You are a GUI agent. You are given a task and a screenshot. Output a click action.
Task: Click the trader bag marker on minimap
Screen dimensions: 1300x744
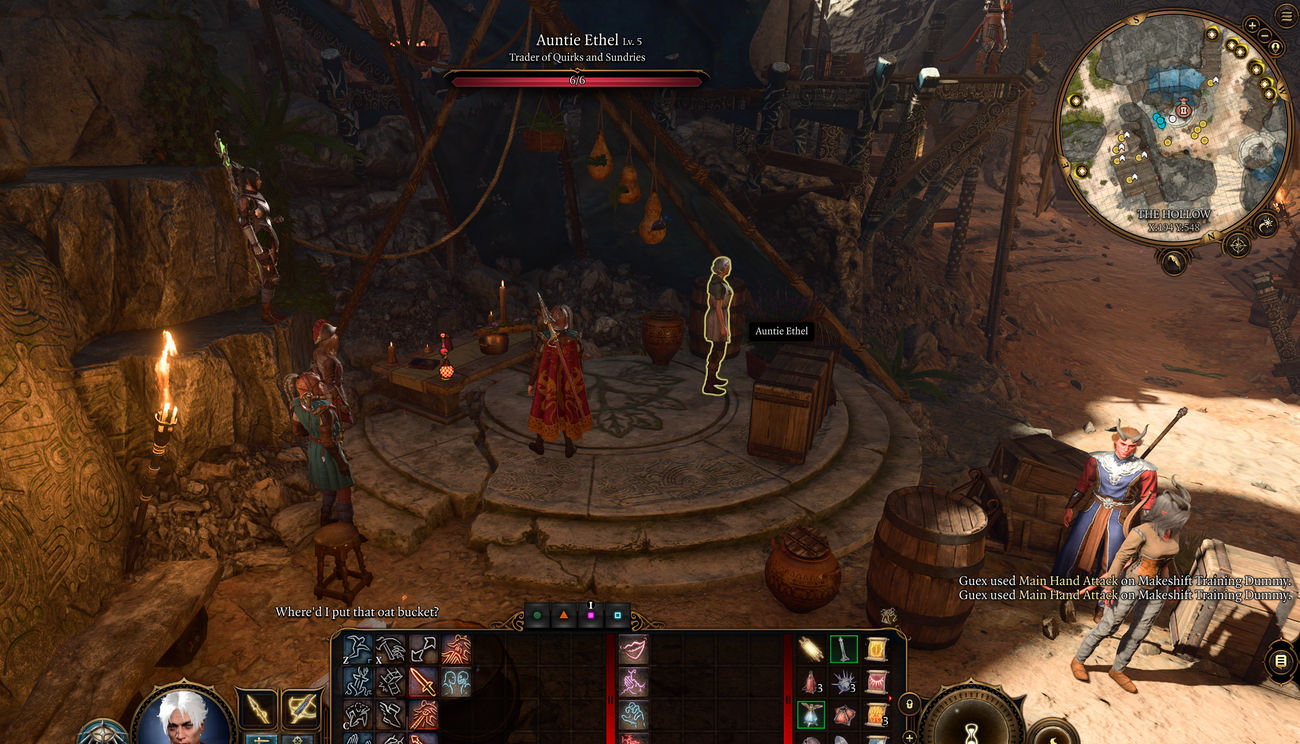[x=1184, y=110]
